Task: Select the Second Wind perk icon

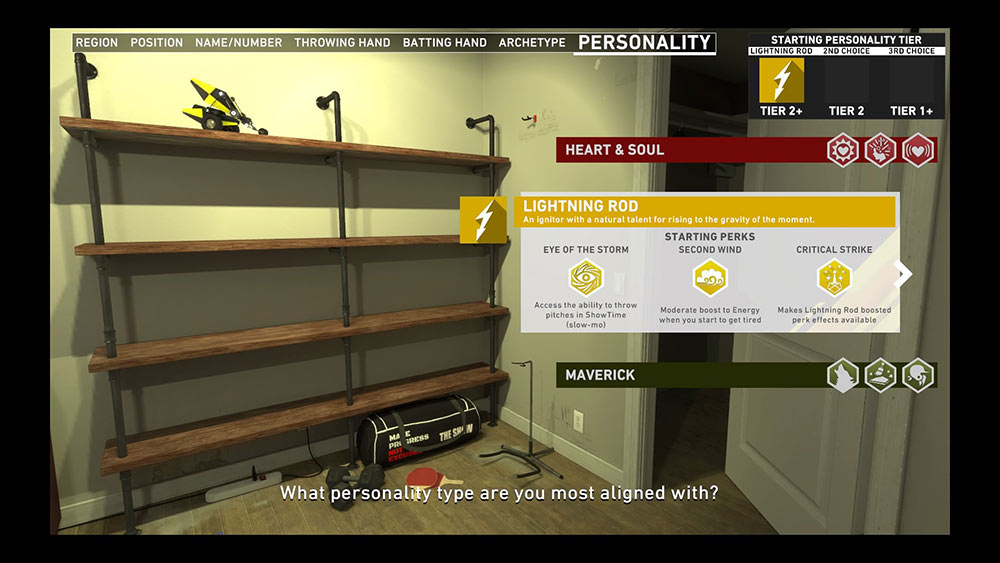Action: pyautogui.click(x=710, y=277)
